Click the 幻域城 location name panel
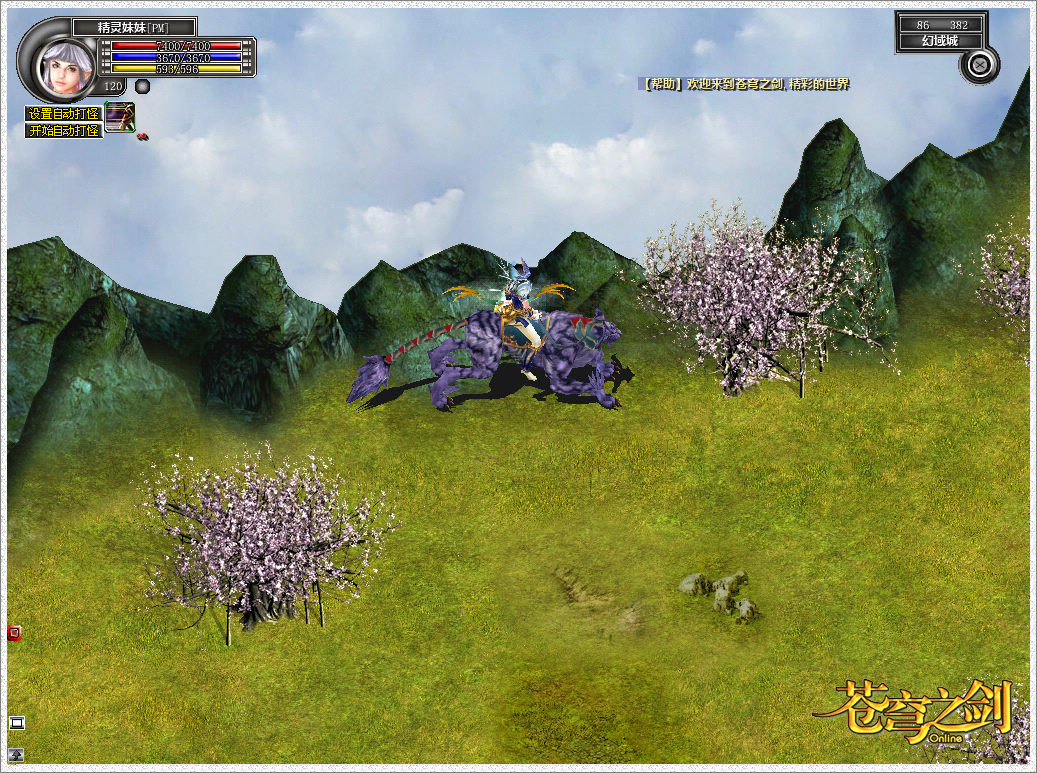The height and width of the screenshot is (773, 1037). coord(940,41)
